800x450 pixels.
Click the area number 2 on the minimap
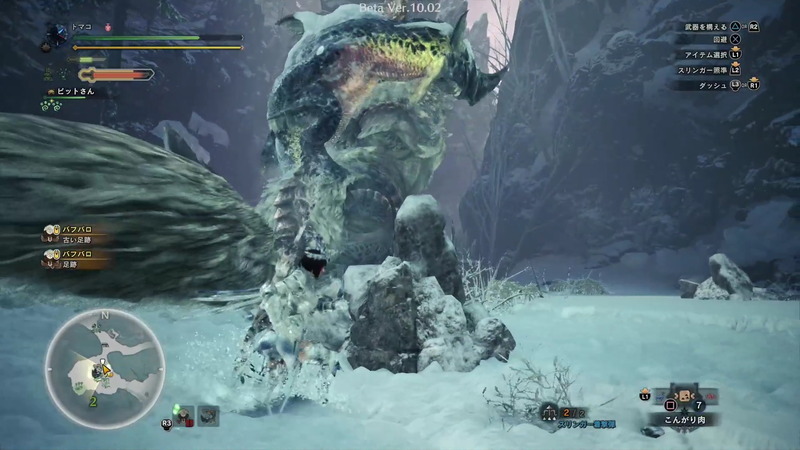click(93, 400)
